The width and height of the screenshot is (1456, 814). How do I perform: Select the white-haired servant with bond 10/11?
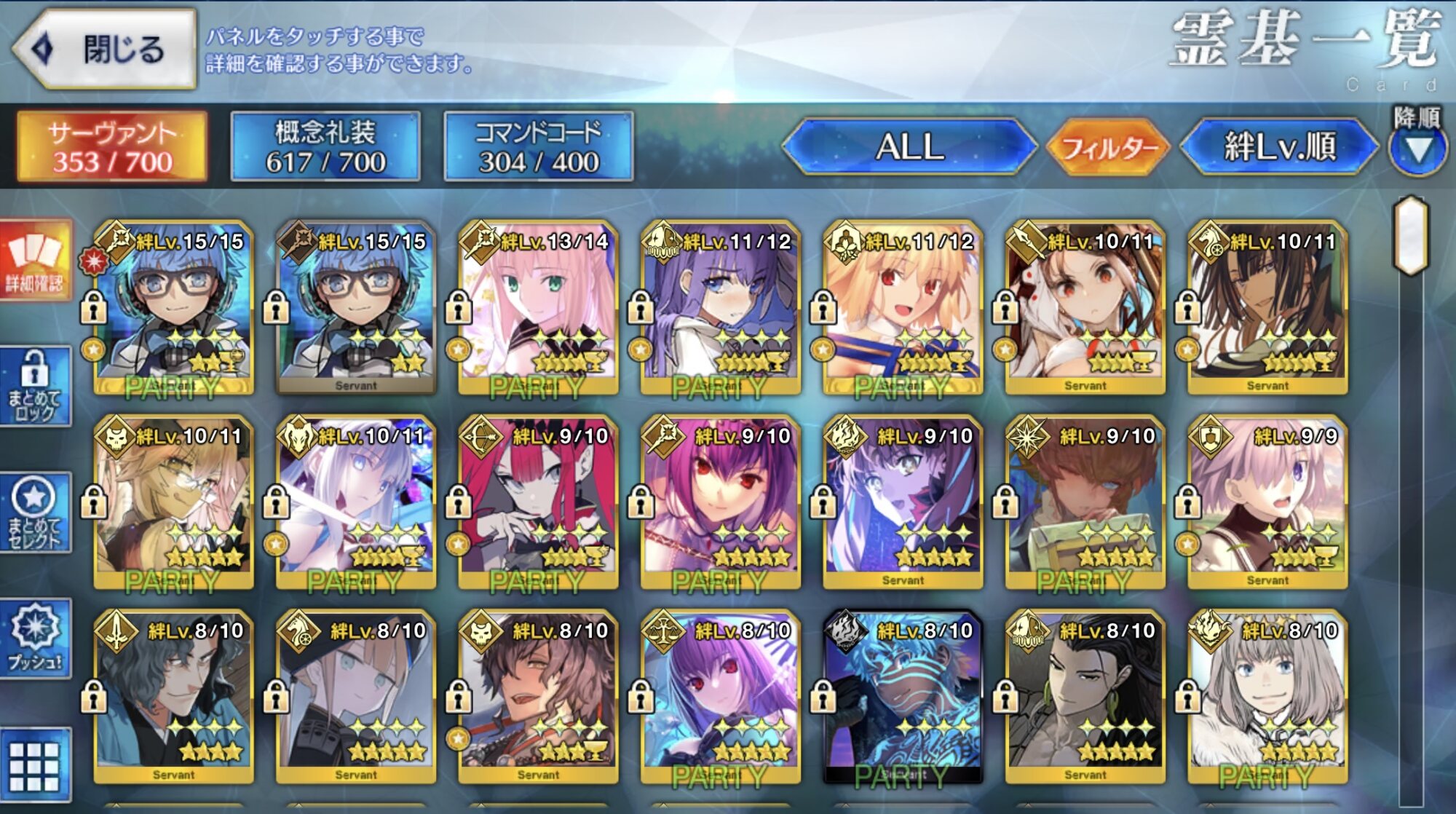pyautogui.click(x=356, y=502)
